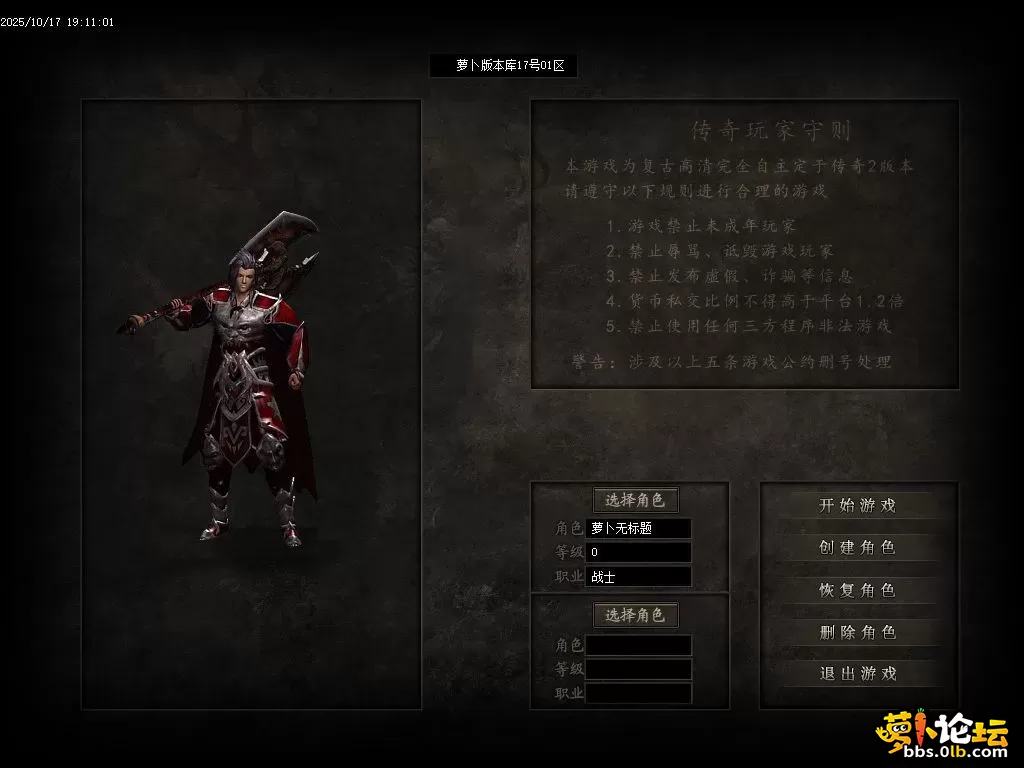Start the game with 开始游戏
This screenshot has width=1024, height=768.
click(858, 506)
